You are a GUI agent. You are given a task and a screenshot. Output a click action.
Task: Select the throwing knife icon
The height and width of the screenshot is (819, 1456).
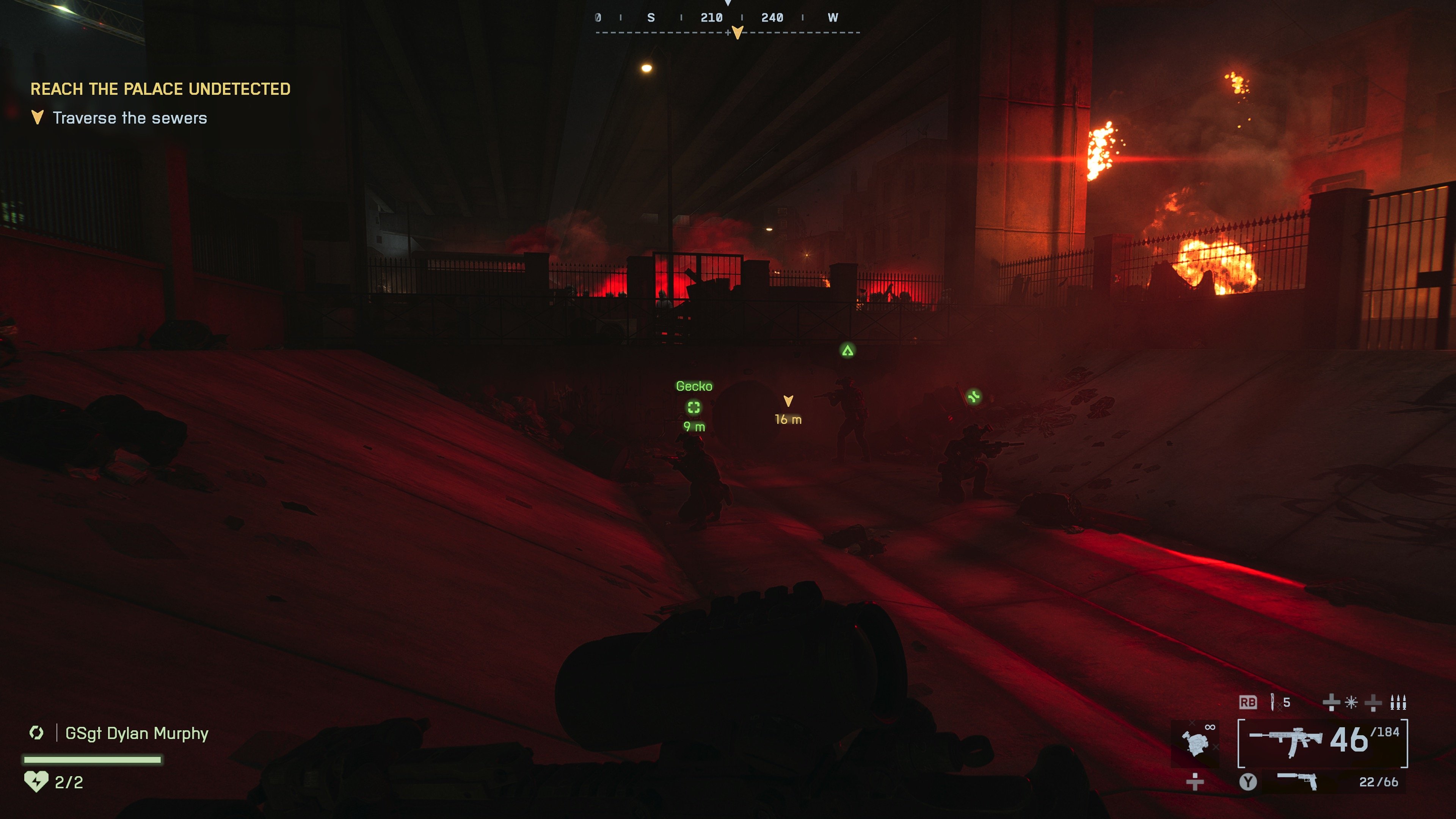1272,702
